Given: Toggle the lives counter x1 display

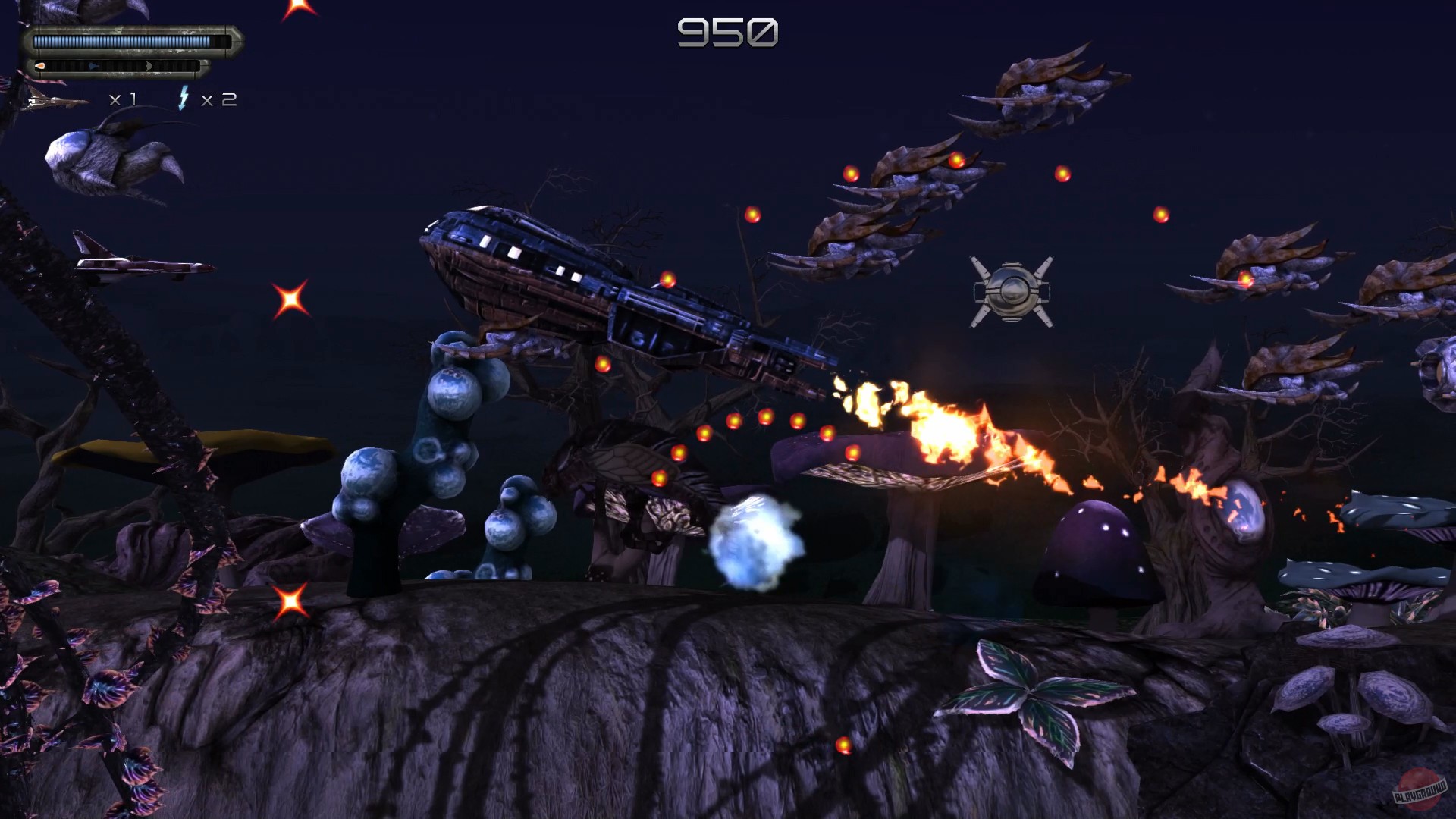Looking at the screenshot, I should click(x=123, y=99).
